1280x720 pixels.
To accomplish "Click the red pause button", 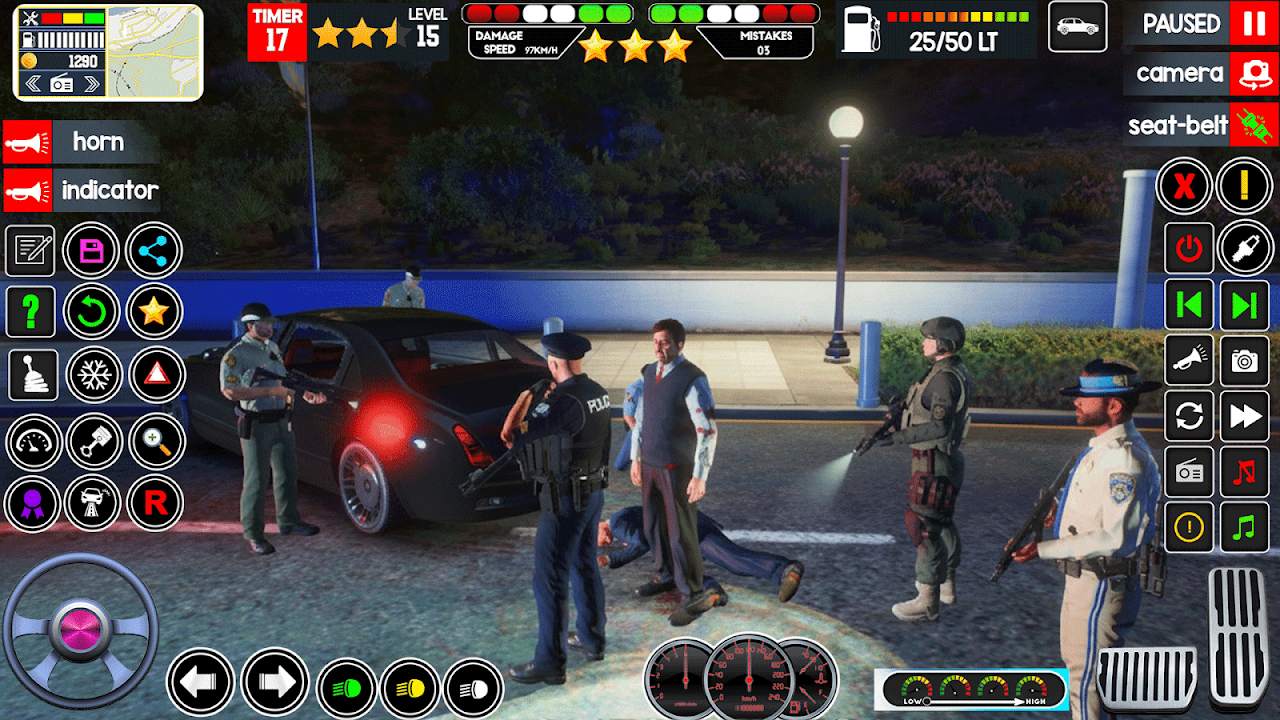I will (x=1254, y=23).
